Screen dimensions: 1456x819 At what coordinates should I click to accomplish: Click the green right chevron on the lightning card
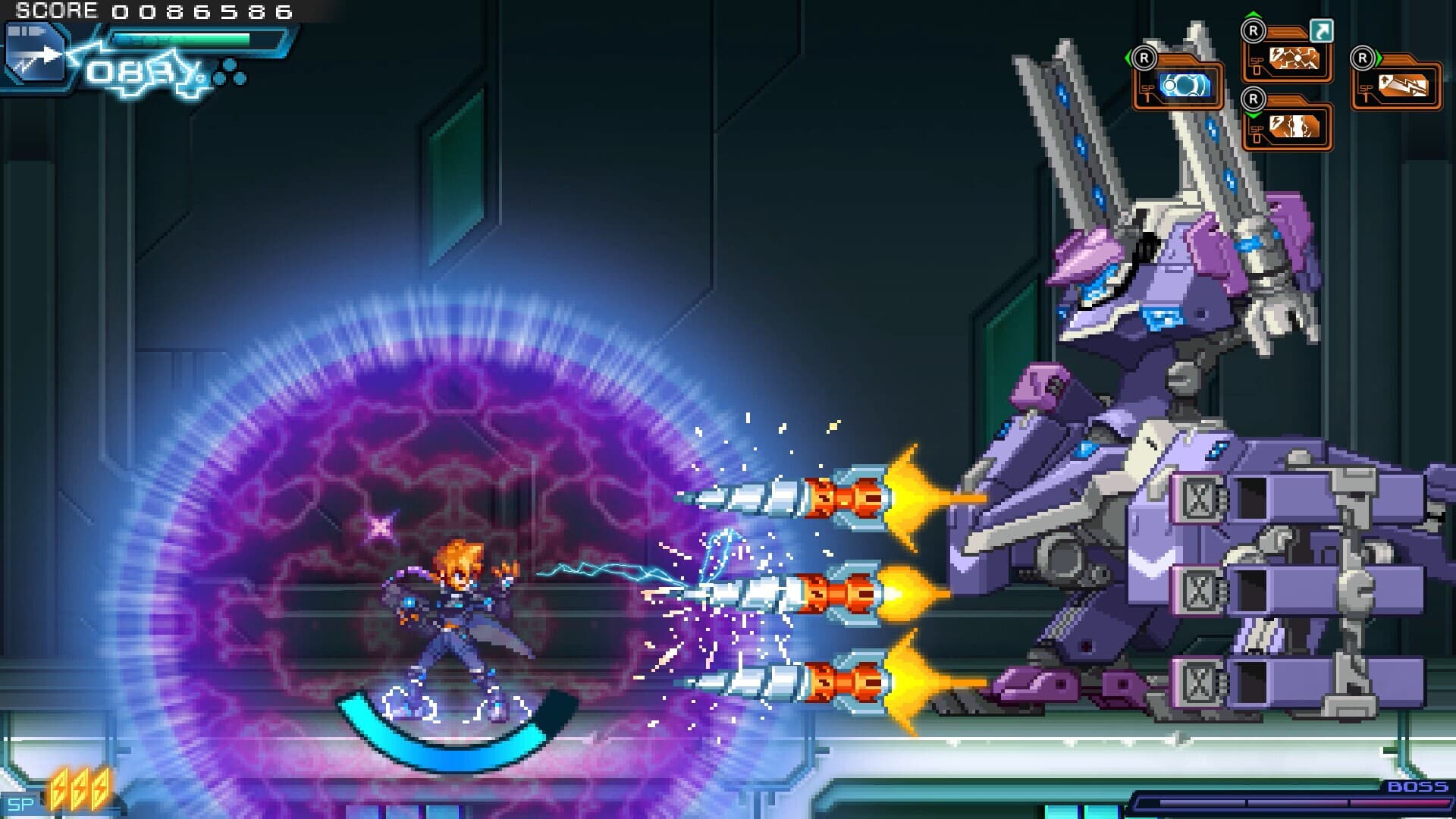pyautogui.click(x=1378, y=57)
